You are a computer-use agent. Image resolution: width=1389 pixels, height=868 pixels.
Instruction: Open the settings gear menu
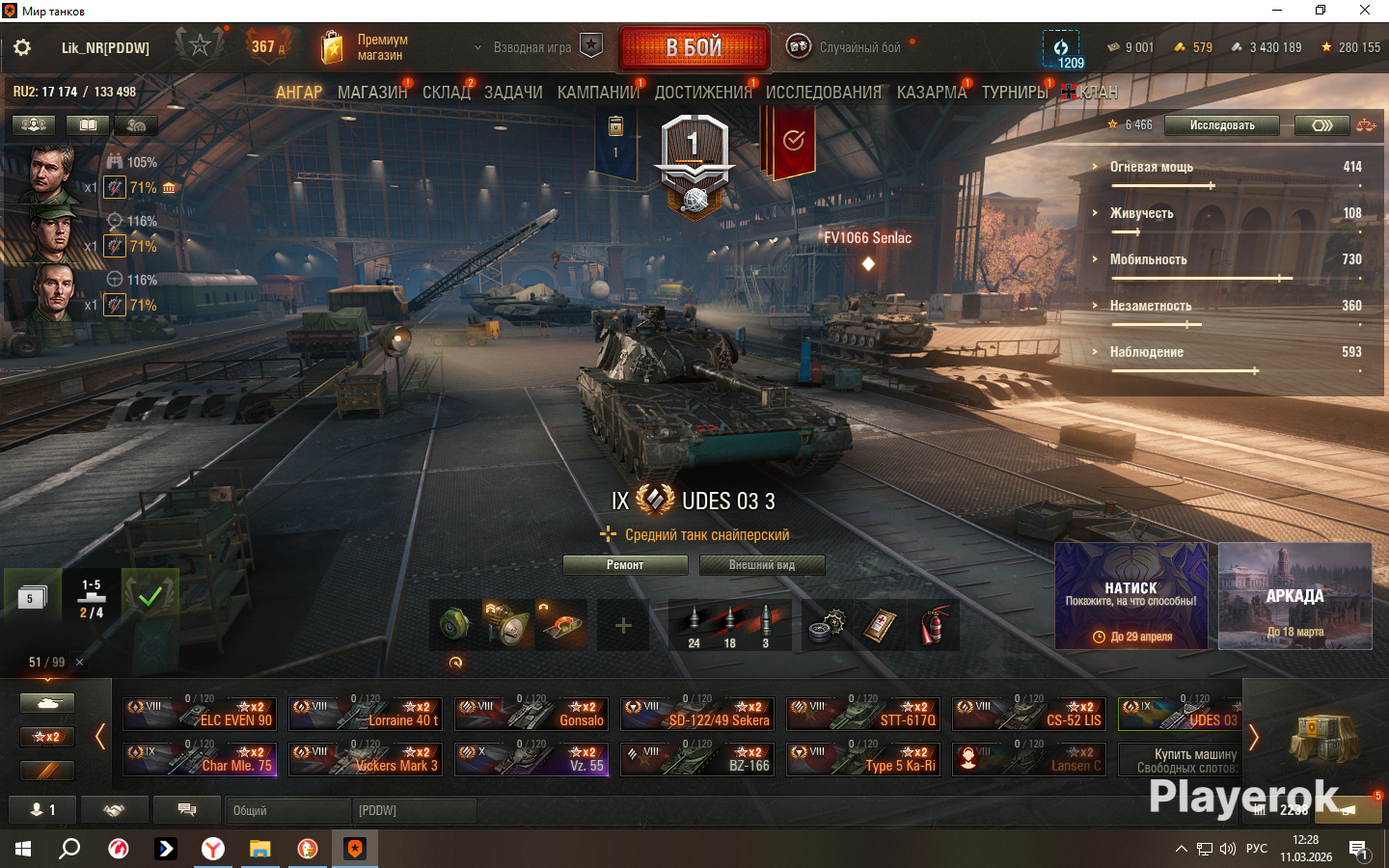coord(22,47)
